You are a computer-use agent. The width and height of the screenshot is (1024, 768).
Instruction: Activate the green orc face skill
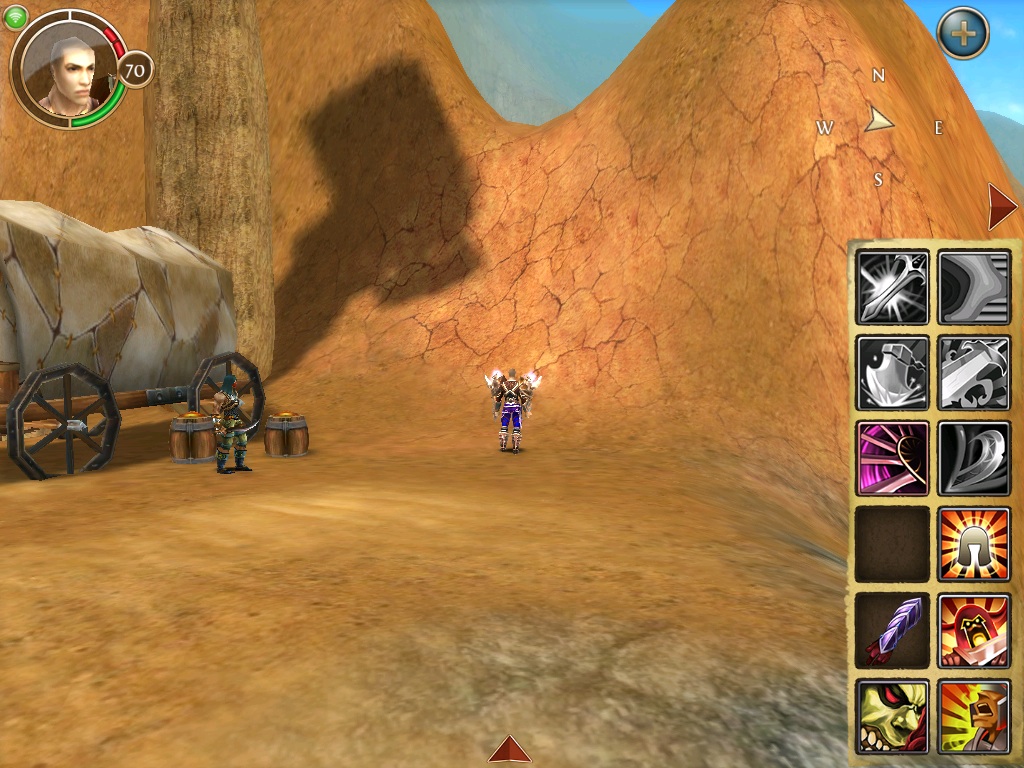point(893,715)
